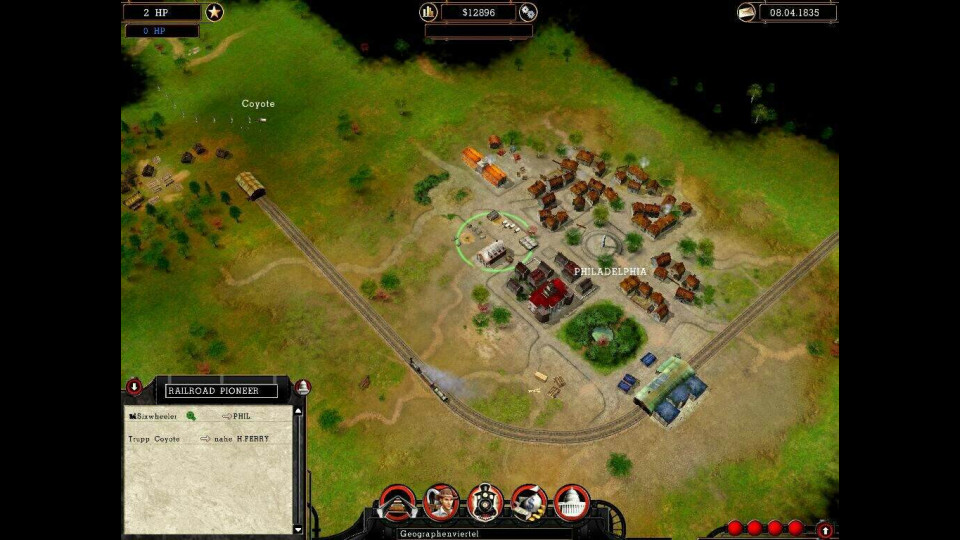
Task: Open the construction menu with the track icon
Action: pos(397,502)
